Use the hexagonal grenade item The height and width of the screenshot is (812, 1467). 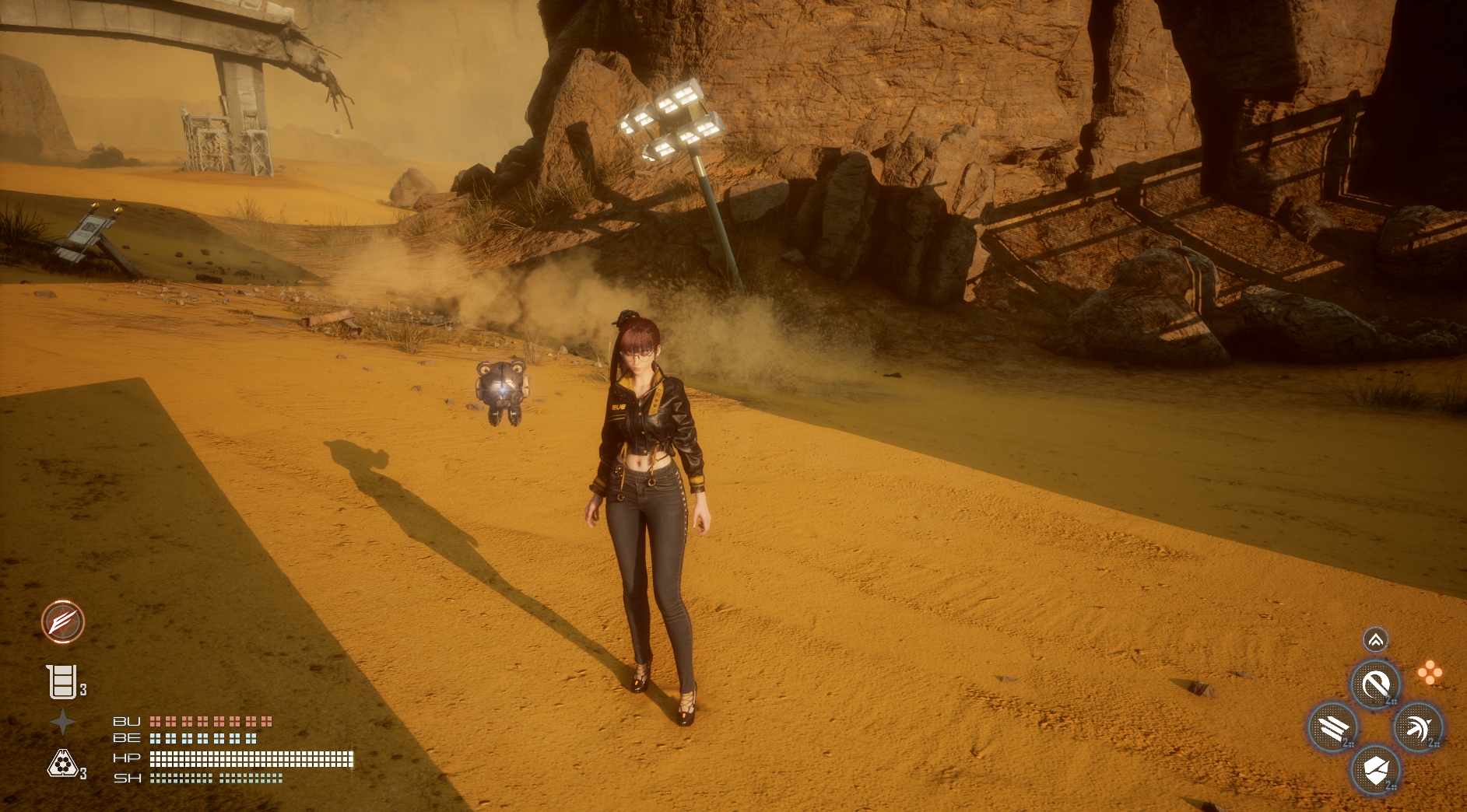(61, 764)
